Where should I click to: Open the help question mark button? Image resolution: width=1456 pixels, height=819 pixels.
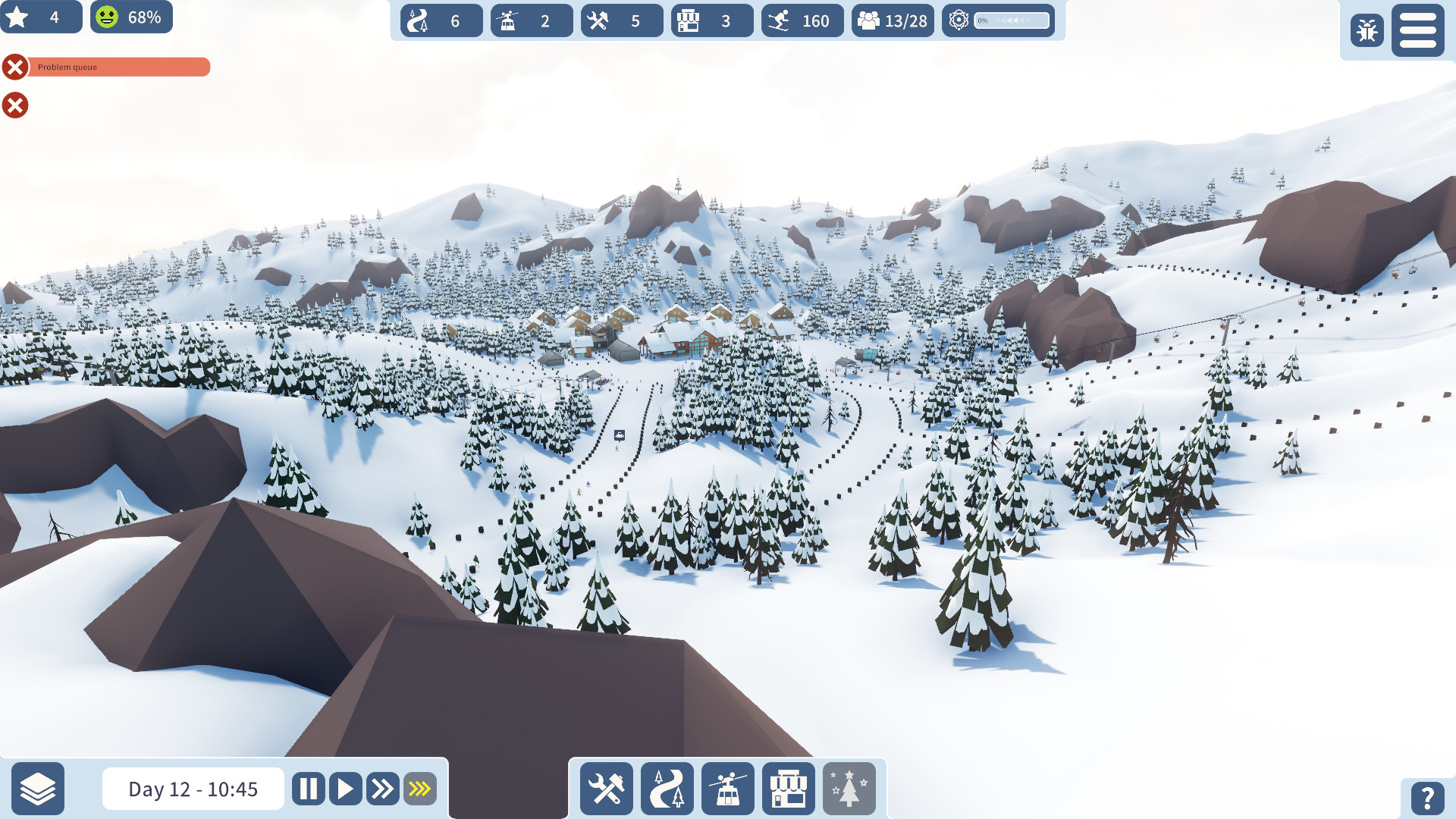pos(1426,797)
